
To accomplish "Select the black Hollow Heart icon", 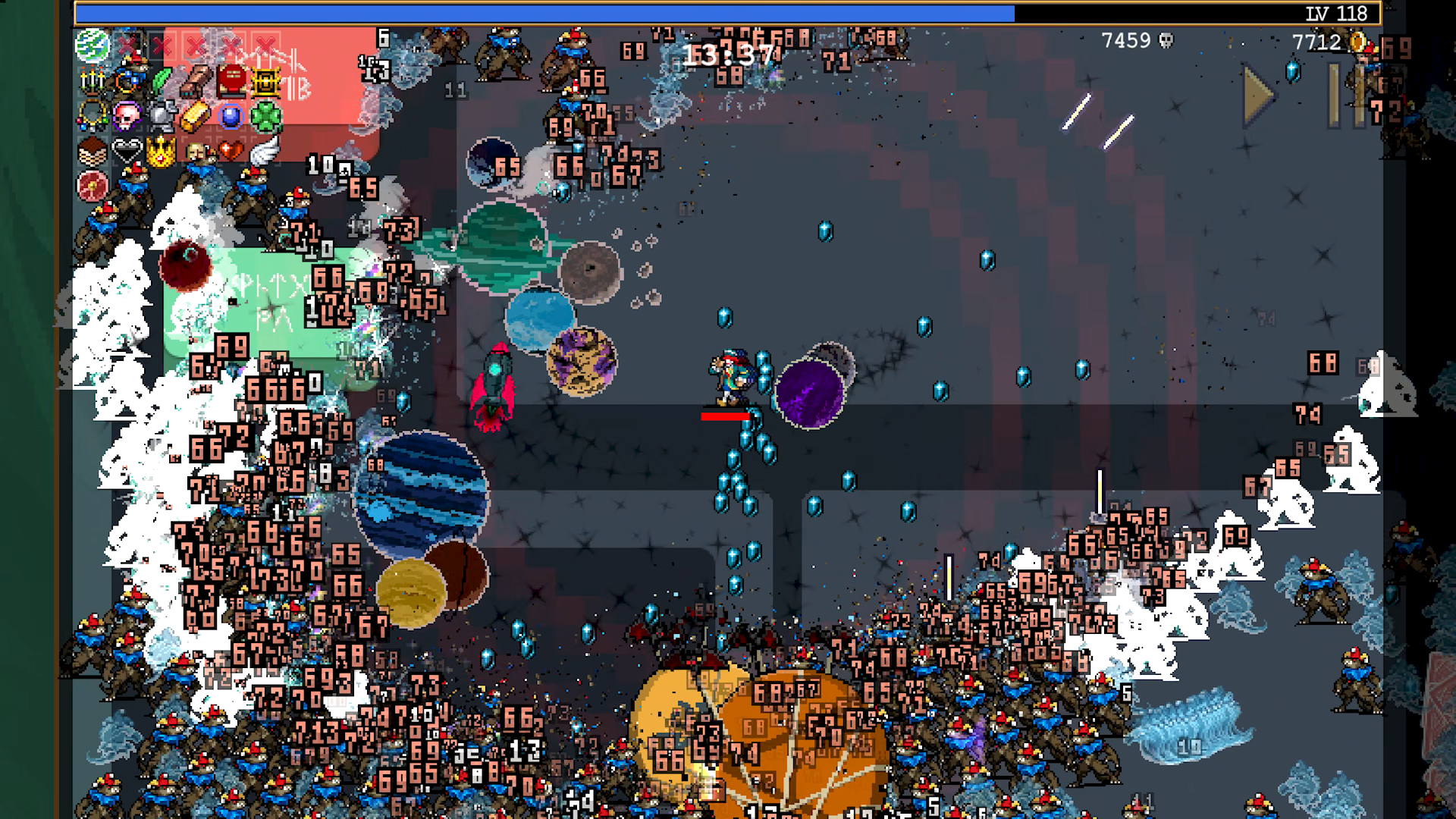I will [x=126, y=151].
